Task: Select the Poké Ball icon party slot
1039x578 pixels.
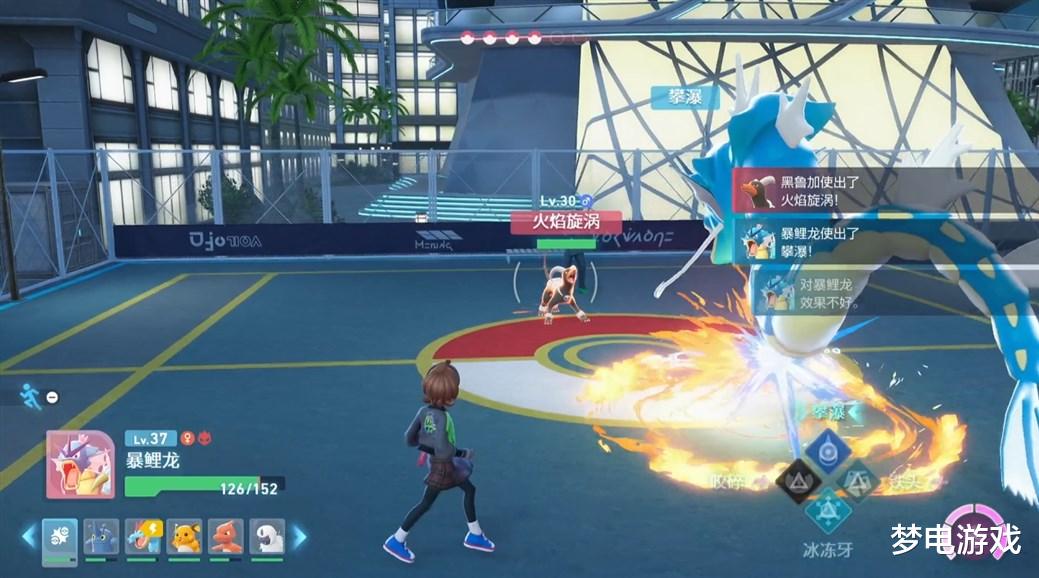Action: (60, 537)
